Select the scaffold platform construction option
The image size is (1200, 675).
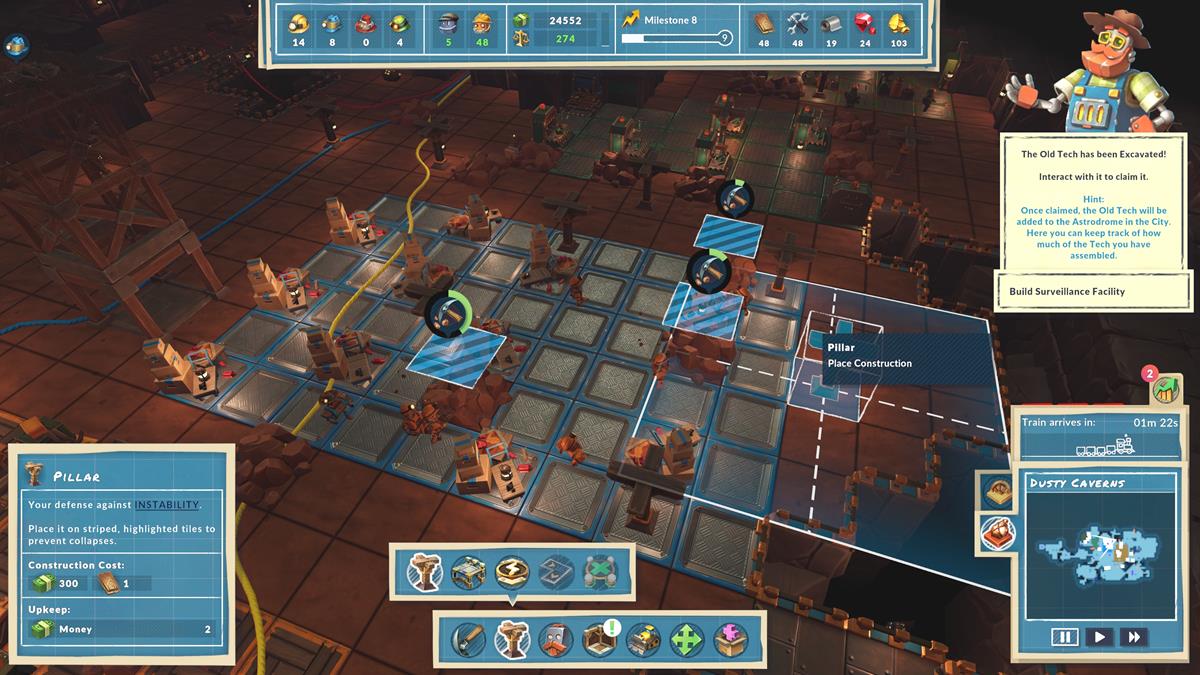(467, 572)
